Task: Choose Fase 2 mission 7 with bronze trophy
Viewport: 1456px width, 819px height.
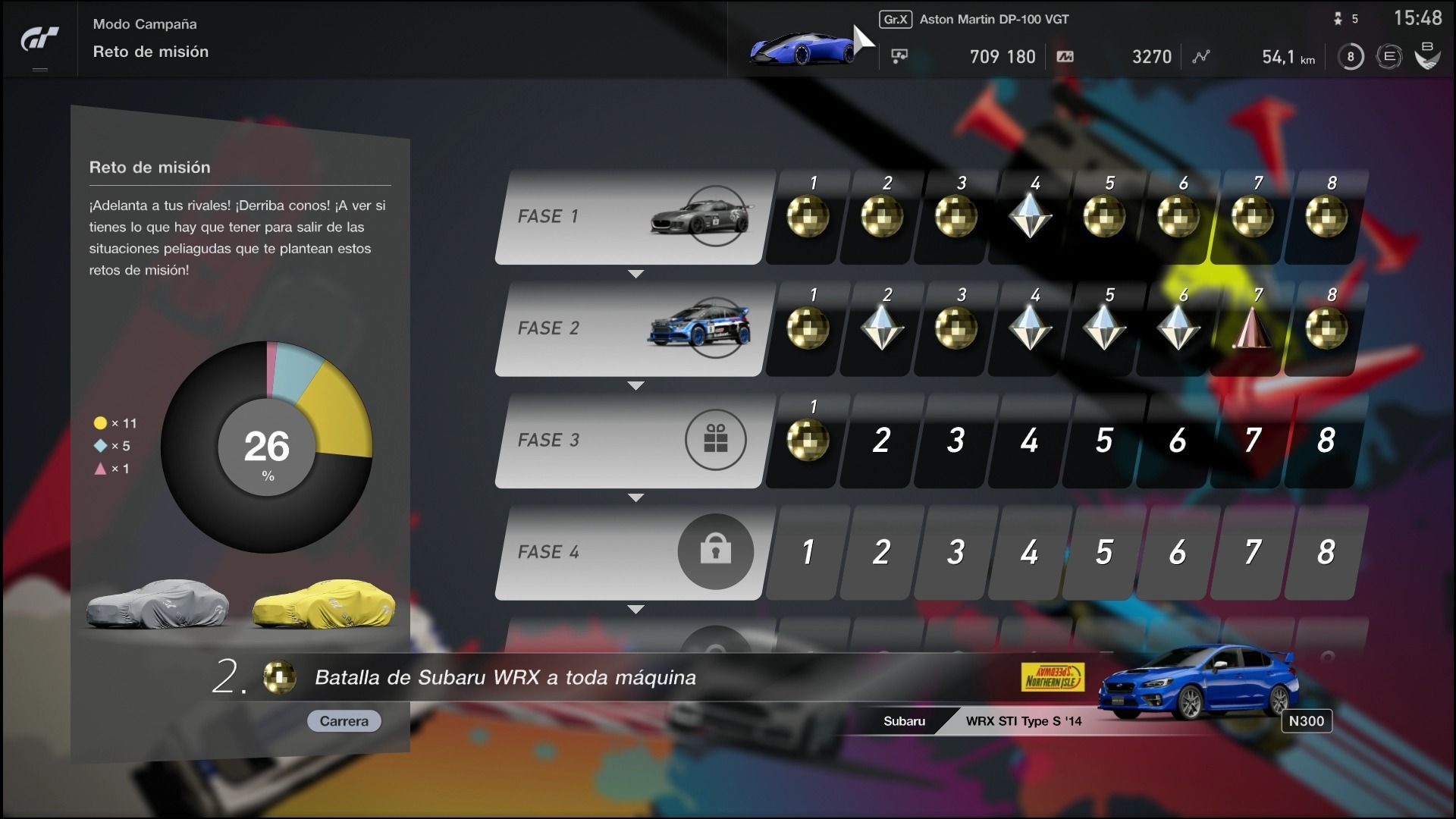Action: pos(1251,328)
